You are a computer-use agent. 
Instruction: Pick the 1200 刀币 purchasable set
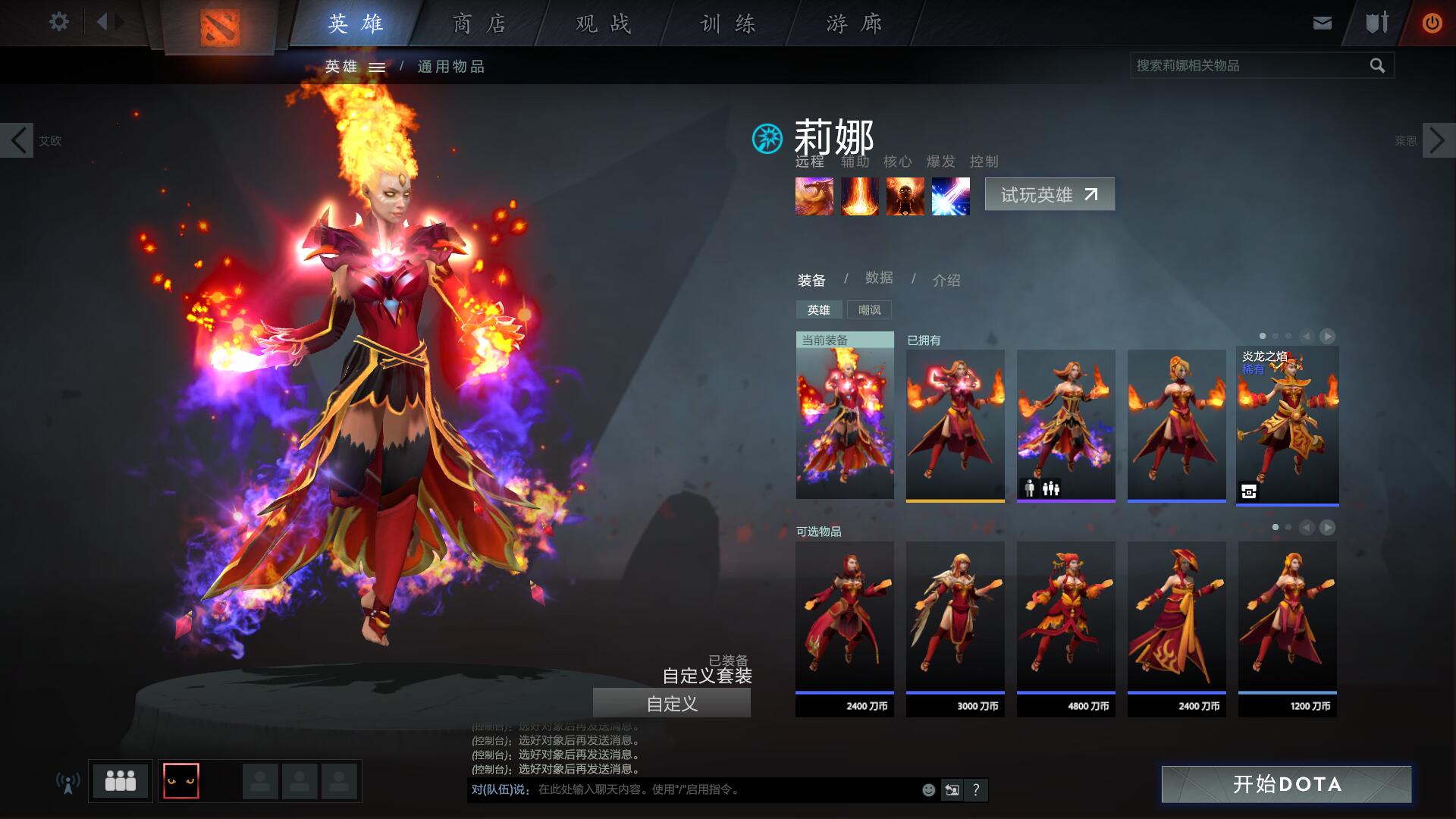coord(1287,628)
